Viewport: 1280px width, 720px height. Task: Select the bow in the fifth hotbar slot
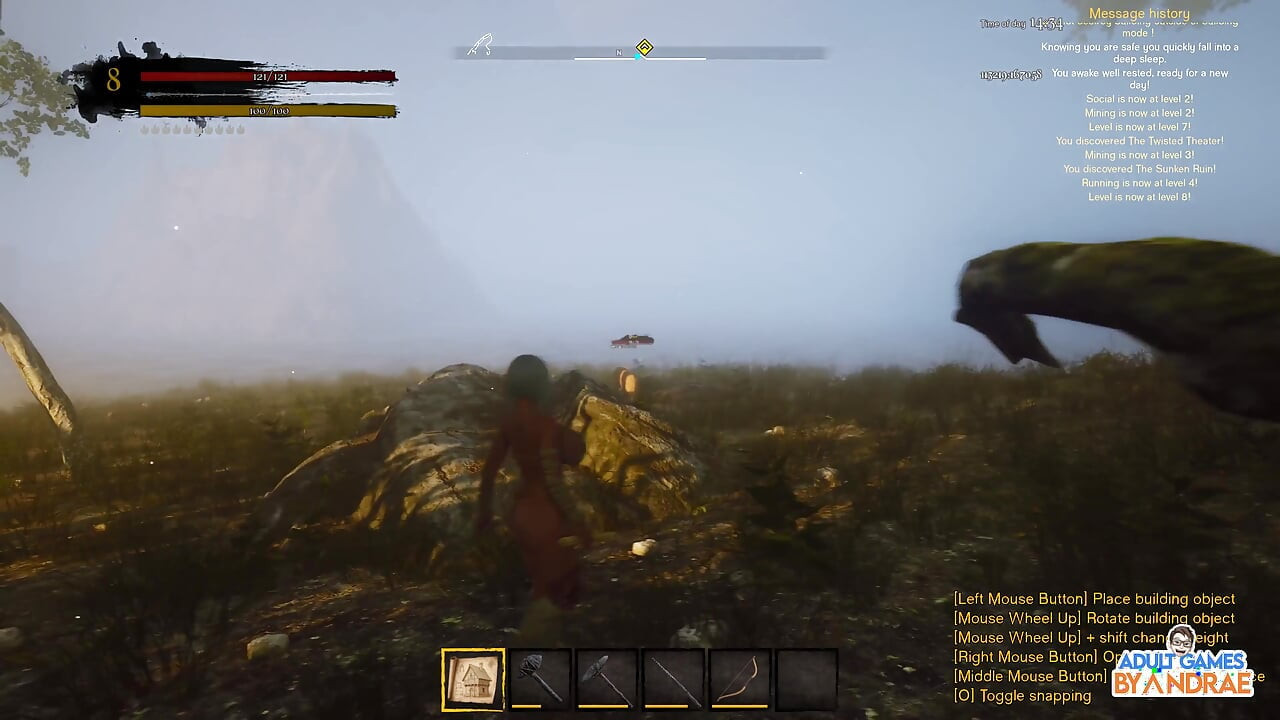(x=740, y=678)
